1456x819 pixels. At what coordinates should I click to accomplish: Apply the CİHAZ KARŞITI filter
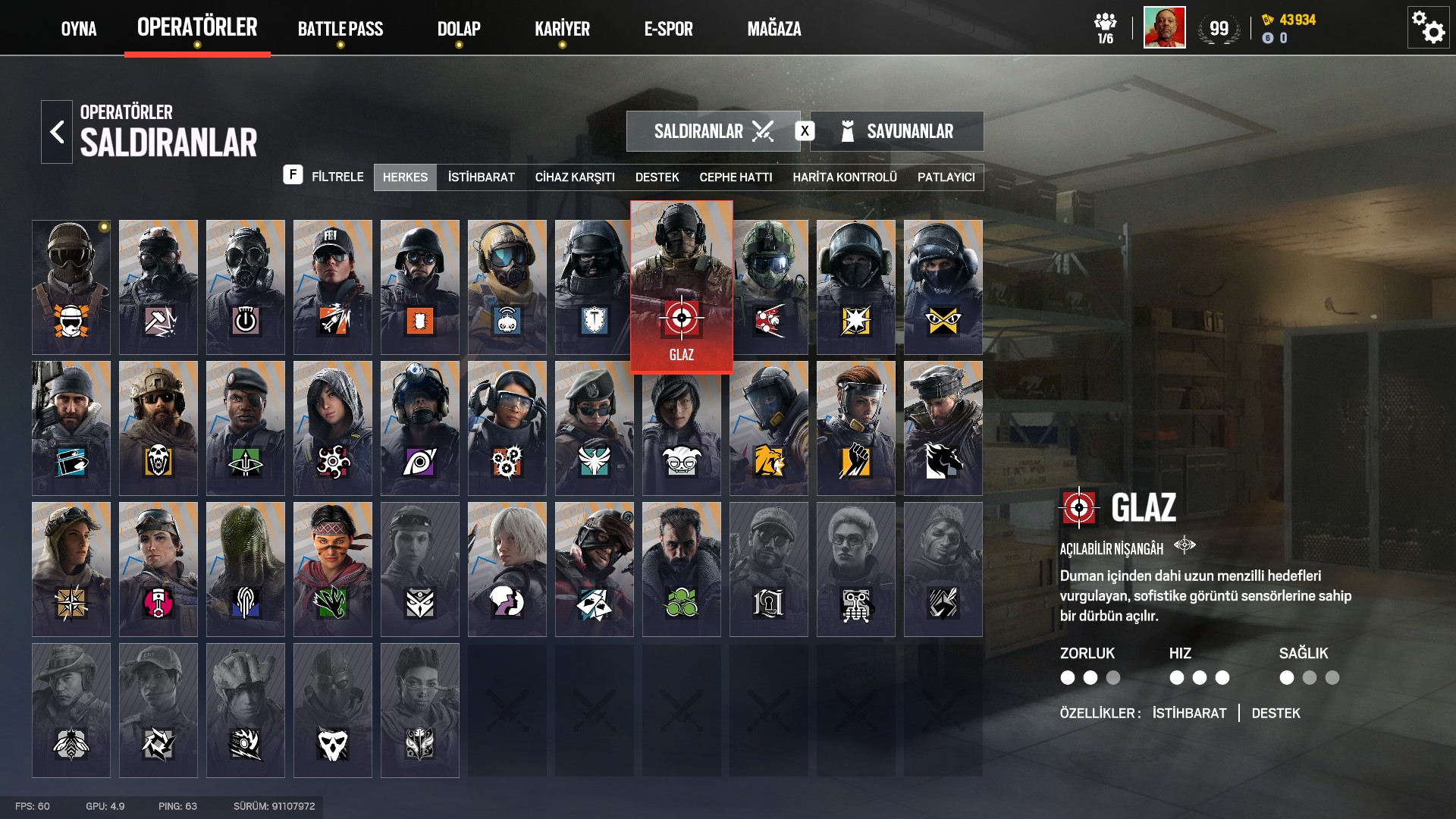coord(575,177)
